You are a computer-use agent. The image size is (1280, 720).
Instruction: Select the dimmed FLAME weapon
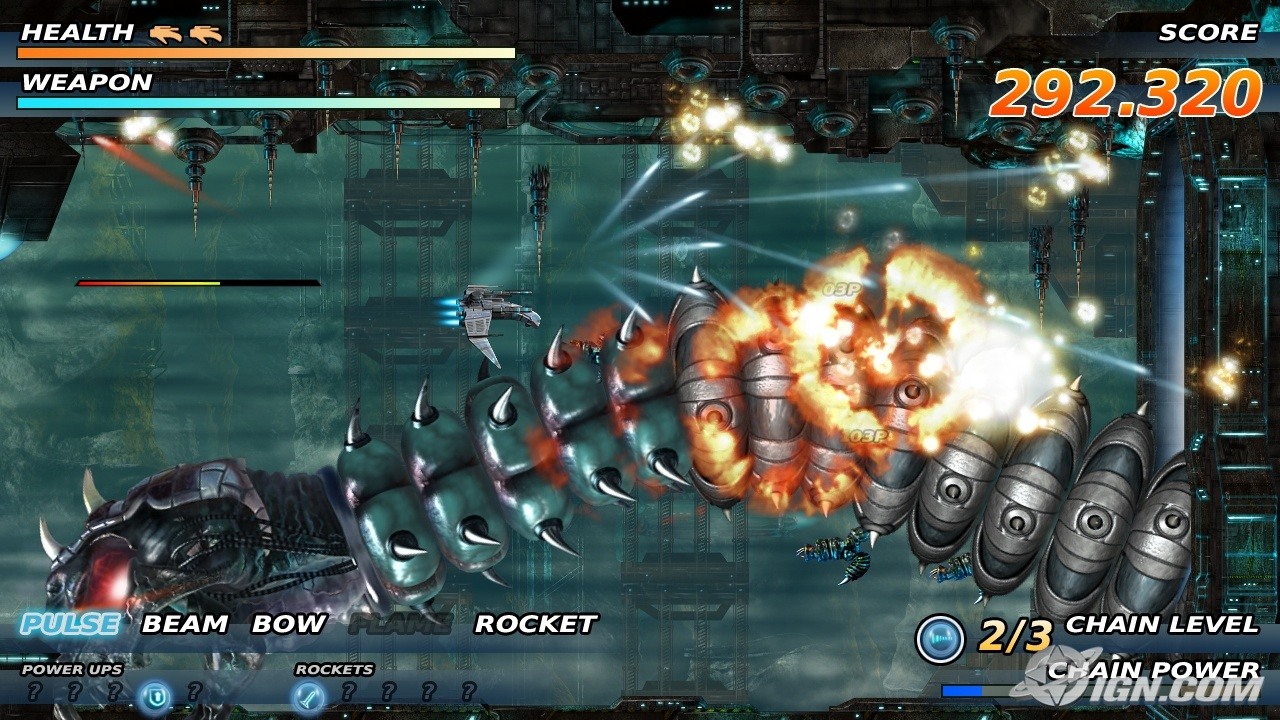pos(400,624)
